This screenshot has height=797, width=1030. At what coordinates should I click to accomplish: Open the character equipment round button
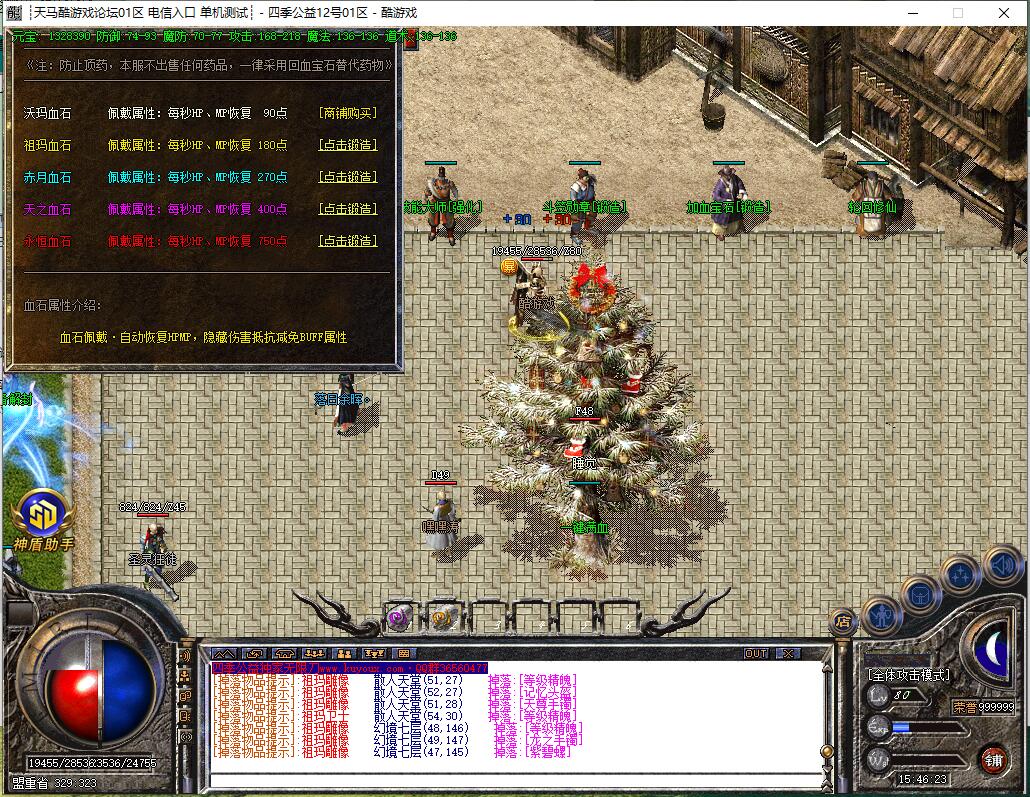[x=882, y=614]
